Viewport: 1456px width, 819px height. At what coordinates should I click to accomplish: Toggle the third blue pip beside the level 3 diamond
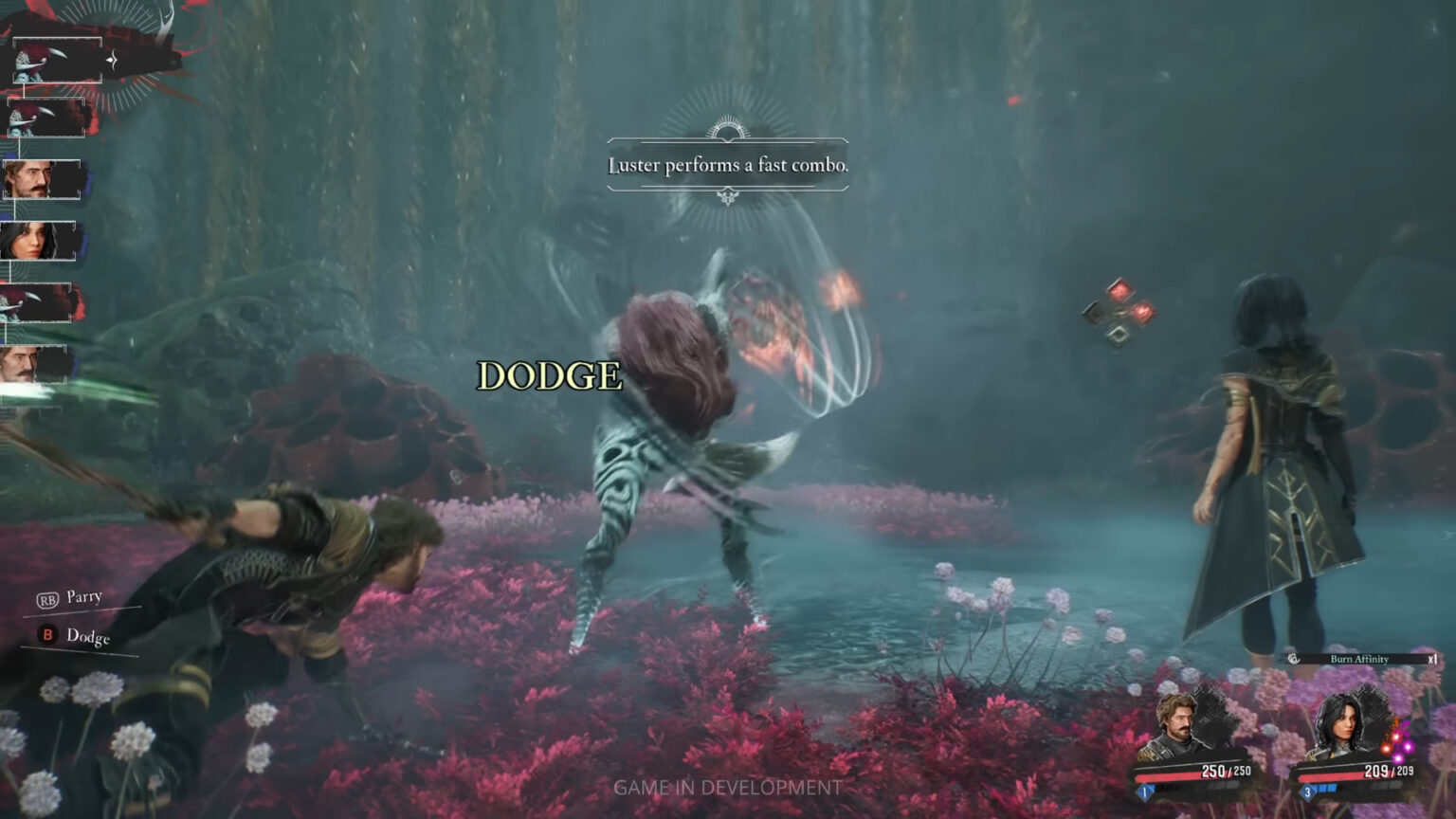click(1333, 790)
